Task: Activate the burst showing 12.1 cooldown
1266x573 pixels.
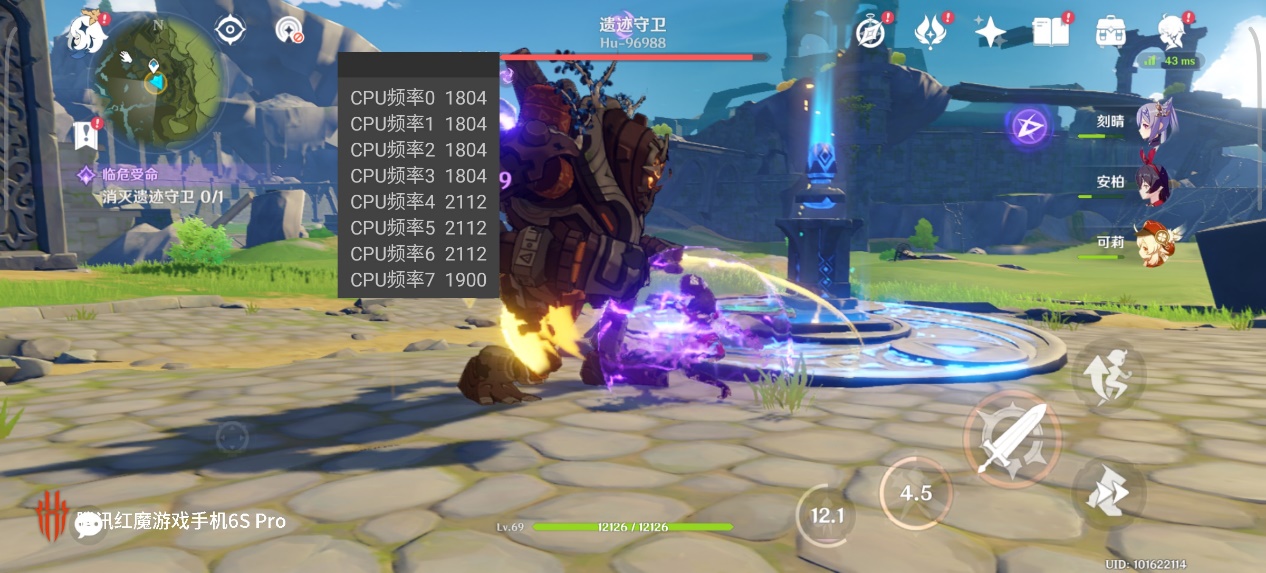Action: tap(828, 516)
